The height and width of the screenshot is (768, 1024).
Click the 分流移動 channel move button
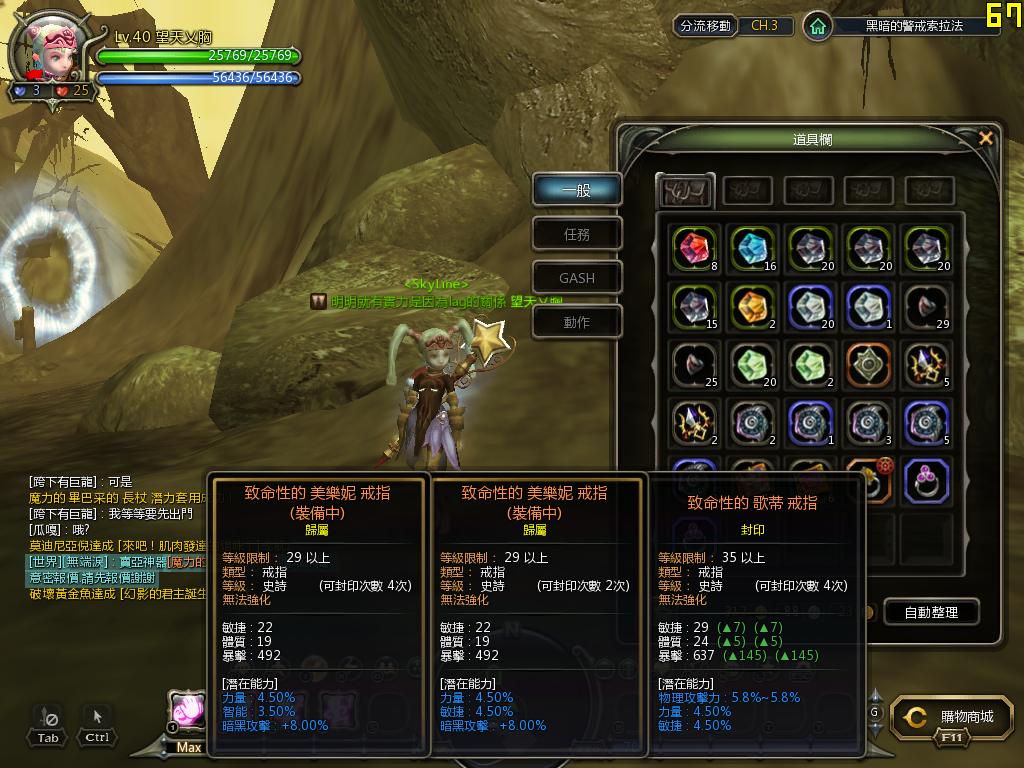705,26
